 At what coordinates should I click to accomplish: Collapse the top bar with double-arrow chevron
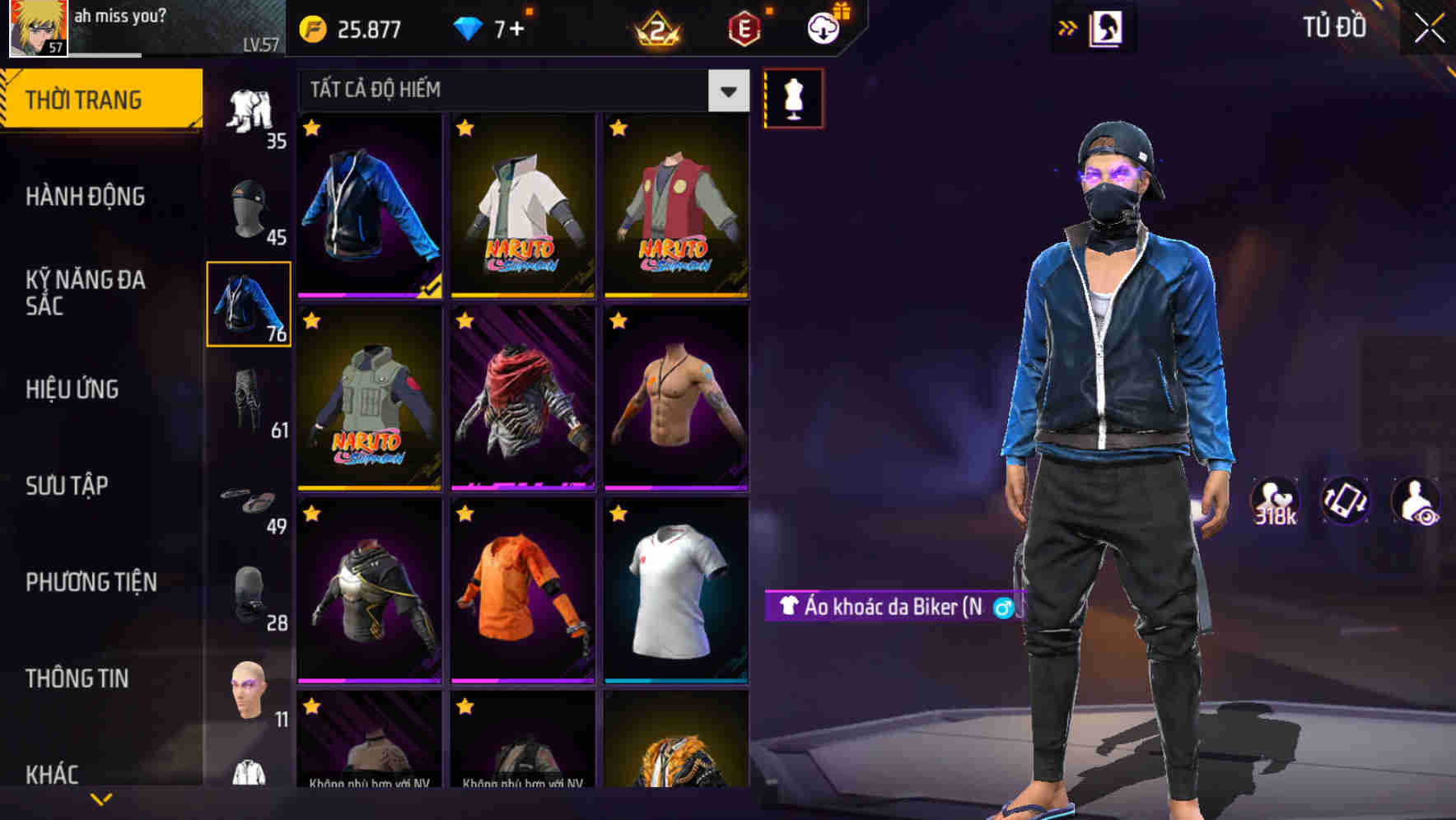pyautogui.click(x=1068, y=27)
